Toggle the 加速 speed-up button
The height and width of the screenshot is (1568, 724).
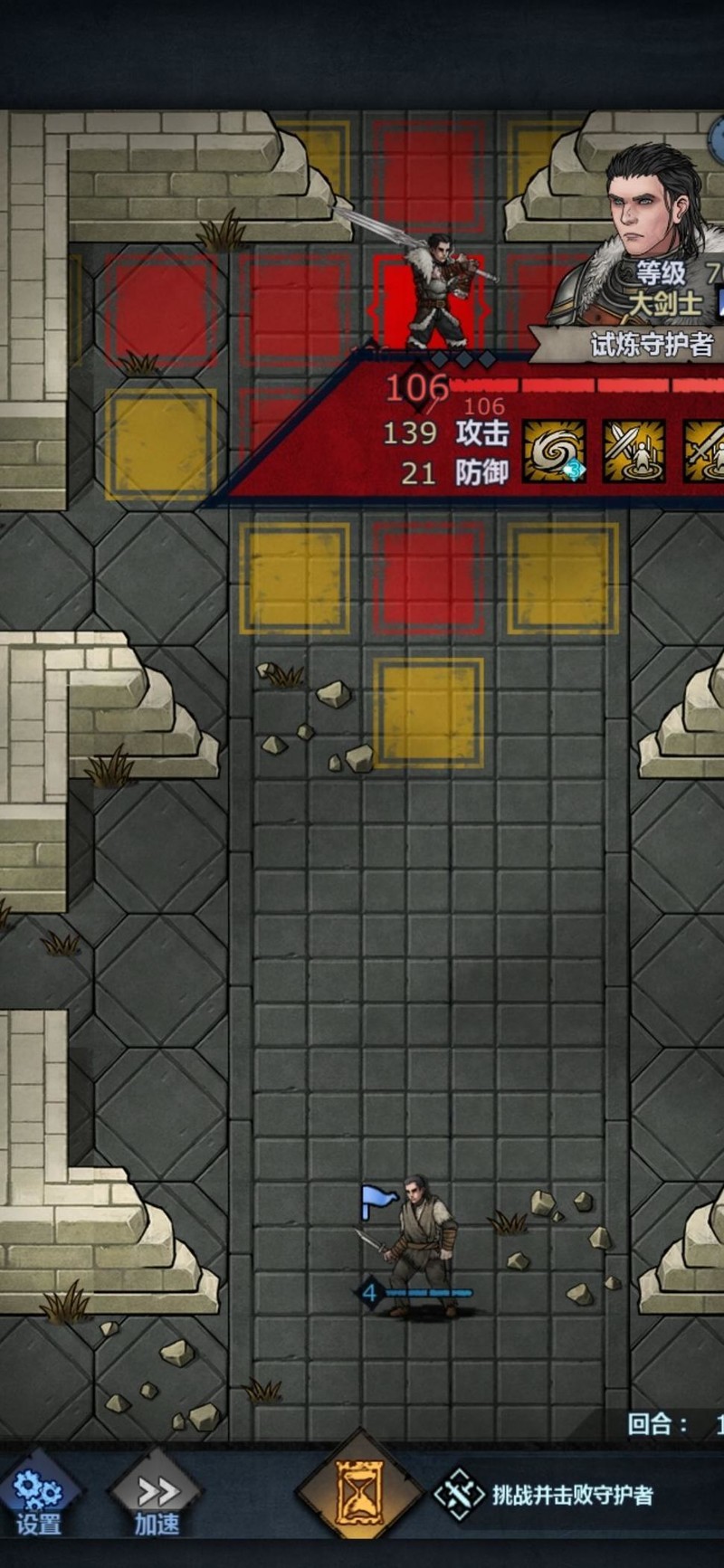[x=157, y=1497]
